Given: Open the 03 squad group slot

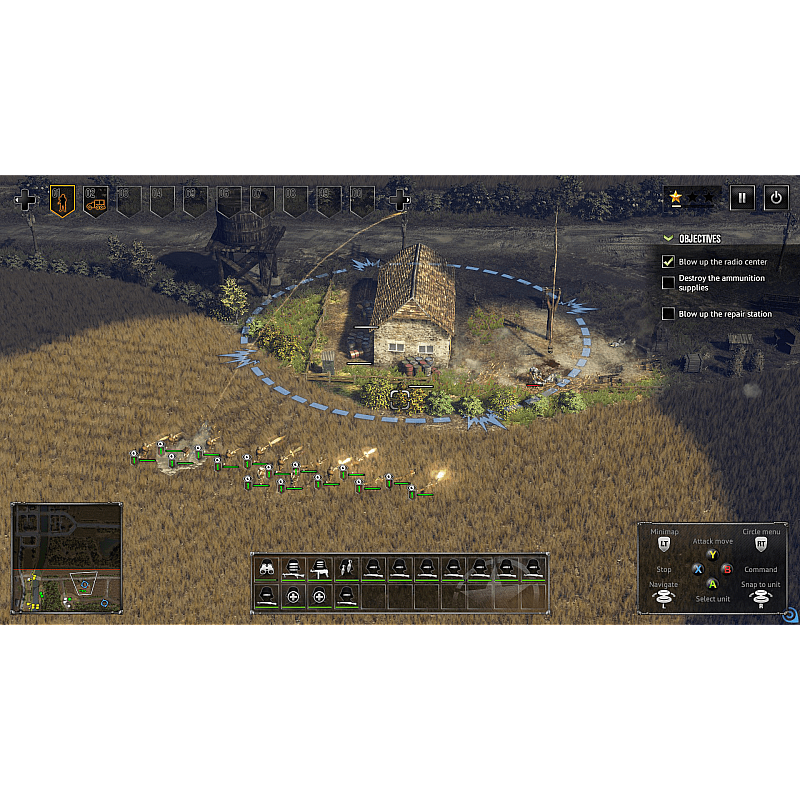Looking at the screenshot, I should [129, 201].
